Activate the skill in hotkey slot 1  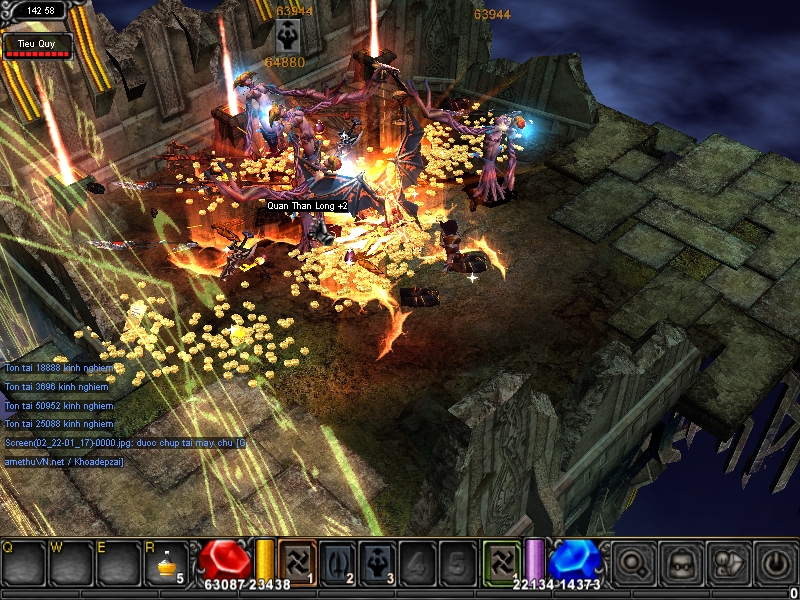(x=297, y=560)
